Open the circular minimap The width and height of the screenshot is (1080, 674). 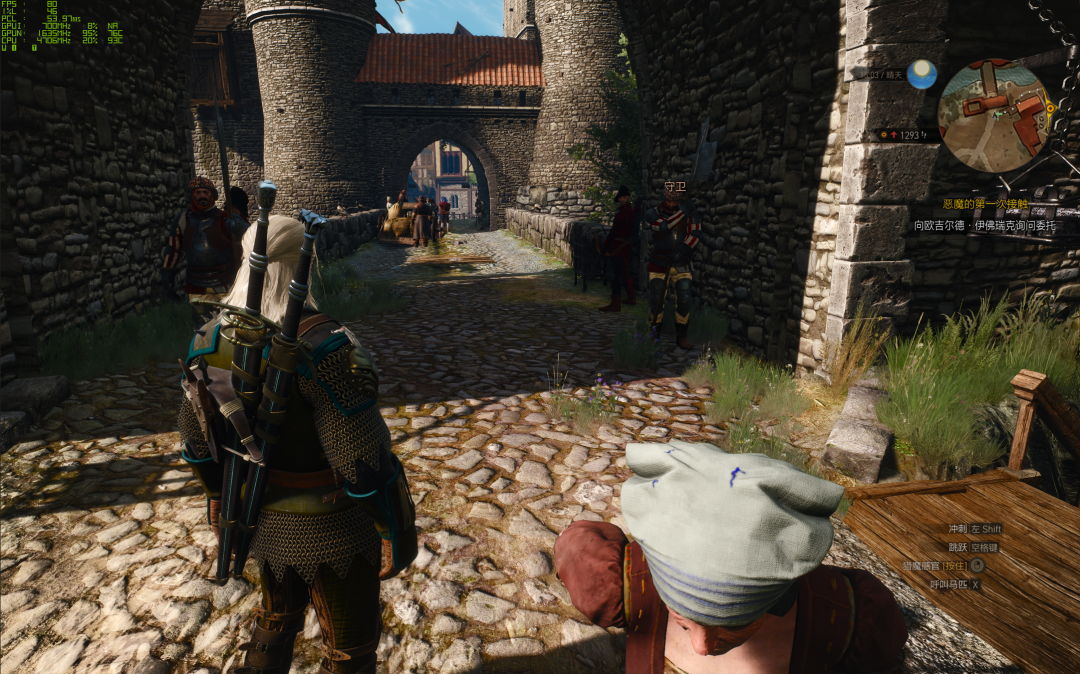995,115
